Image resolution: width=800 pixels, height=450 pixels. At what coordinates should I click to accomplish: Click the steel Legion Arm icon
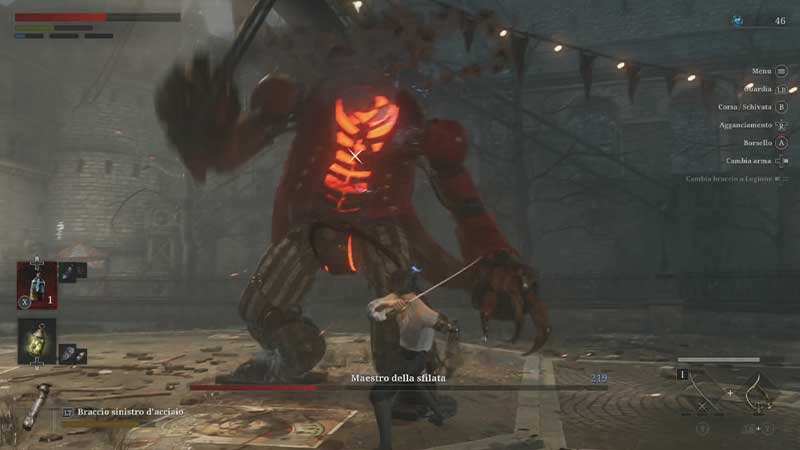click(36, 402)
